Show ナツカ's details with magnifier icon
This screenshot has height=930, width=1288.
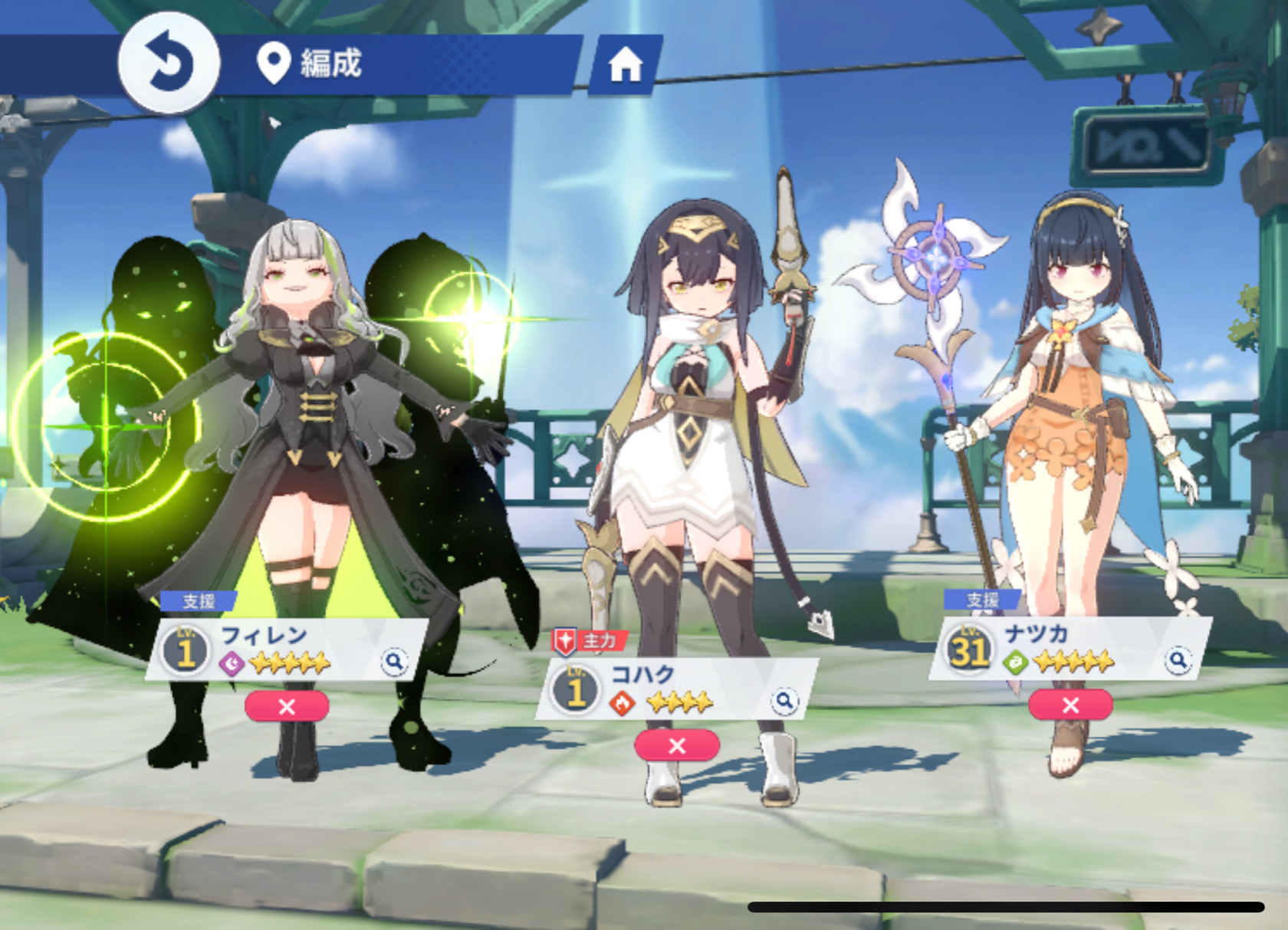coord(1178,659)
